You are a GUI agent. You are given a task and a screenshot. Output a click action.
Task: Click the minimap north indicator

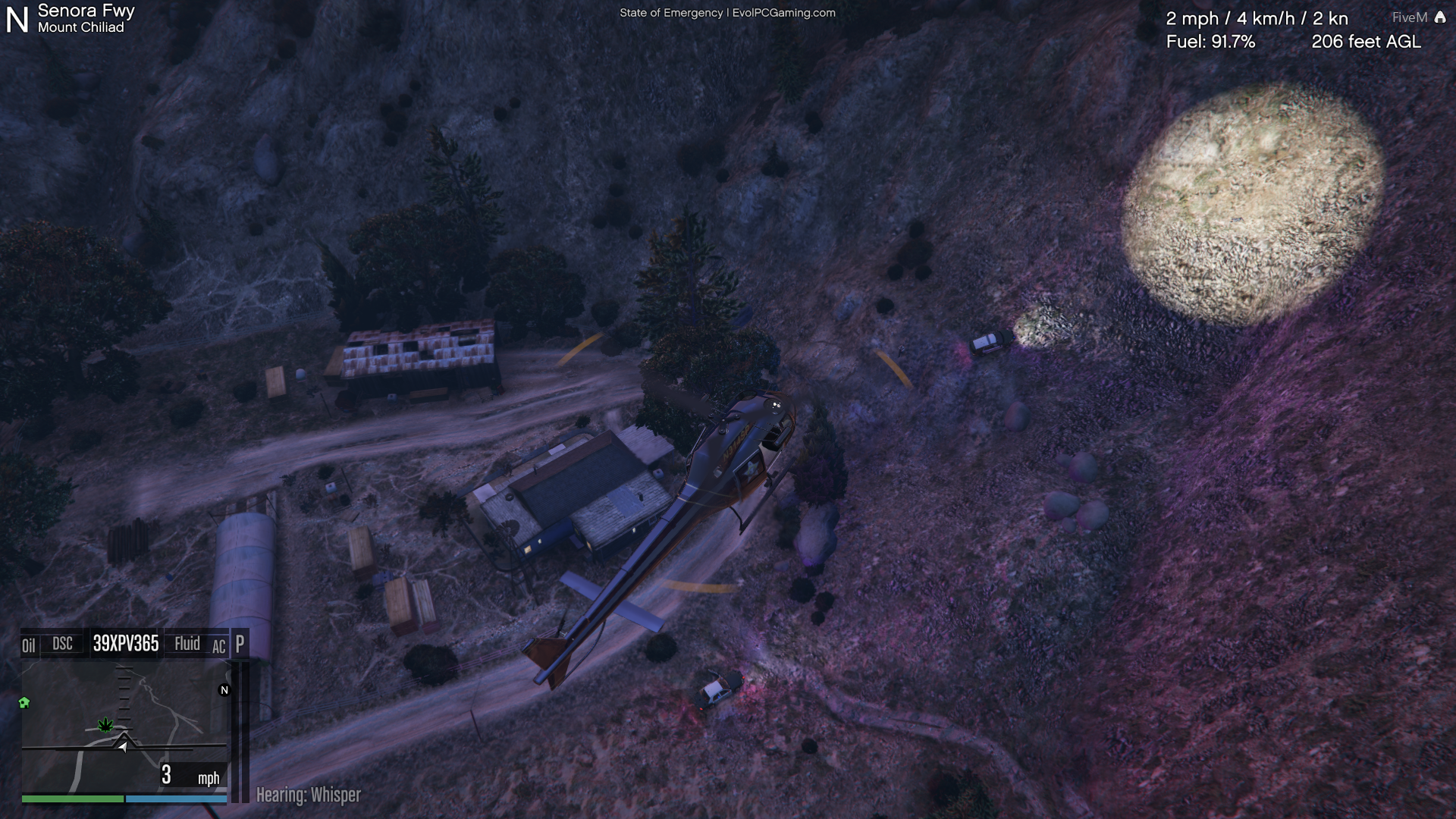(x=224, y=690)
